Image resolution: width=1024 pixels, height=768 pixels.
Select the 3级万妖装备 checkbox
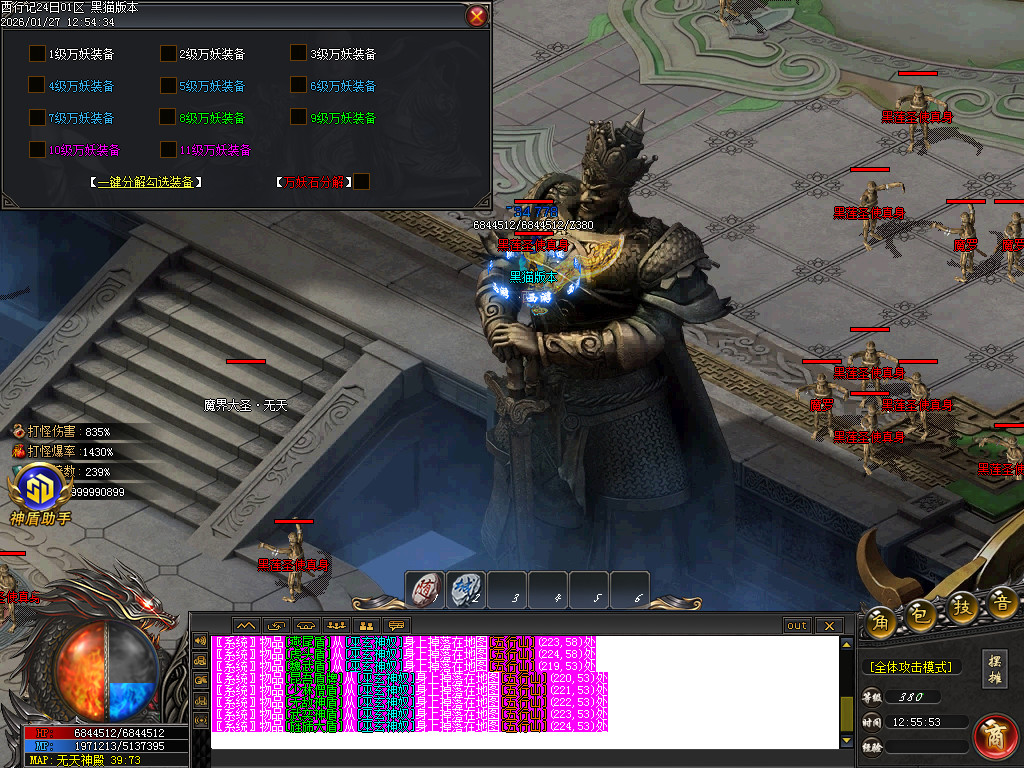(x=298, y=53)
